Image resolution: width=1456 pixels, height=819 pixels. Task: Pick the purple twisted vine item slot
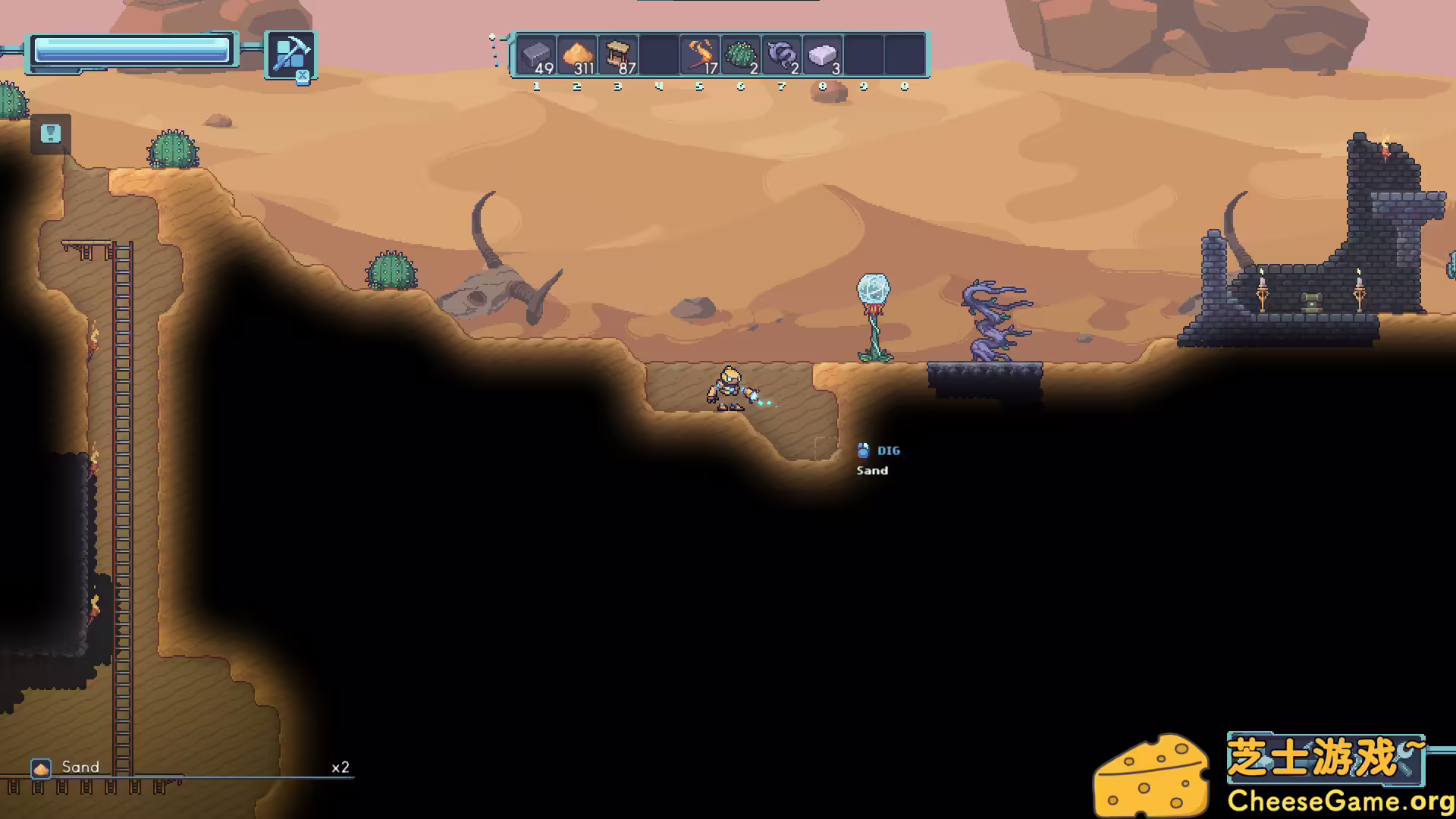click(x=782, y=55)
